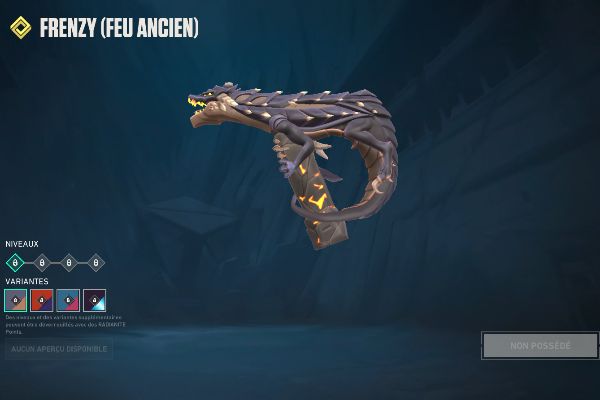
Task: Click the Aucun Aperçu Disponible button
Action: point(58,348)
